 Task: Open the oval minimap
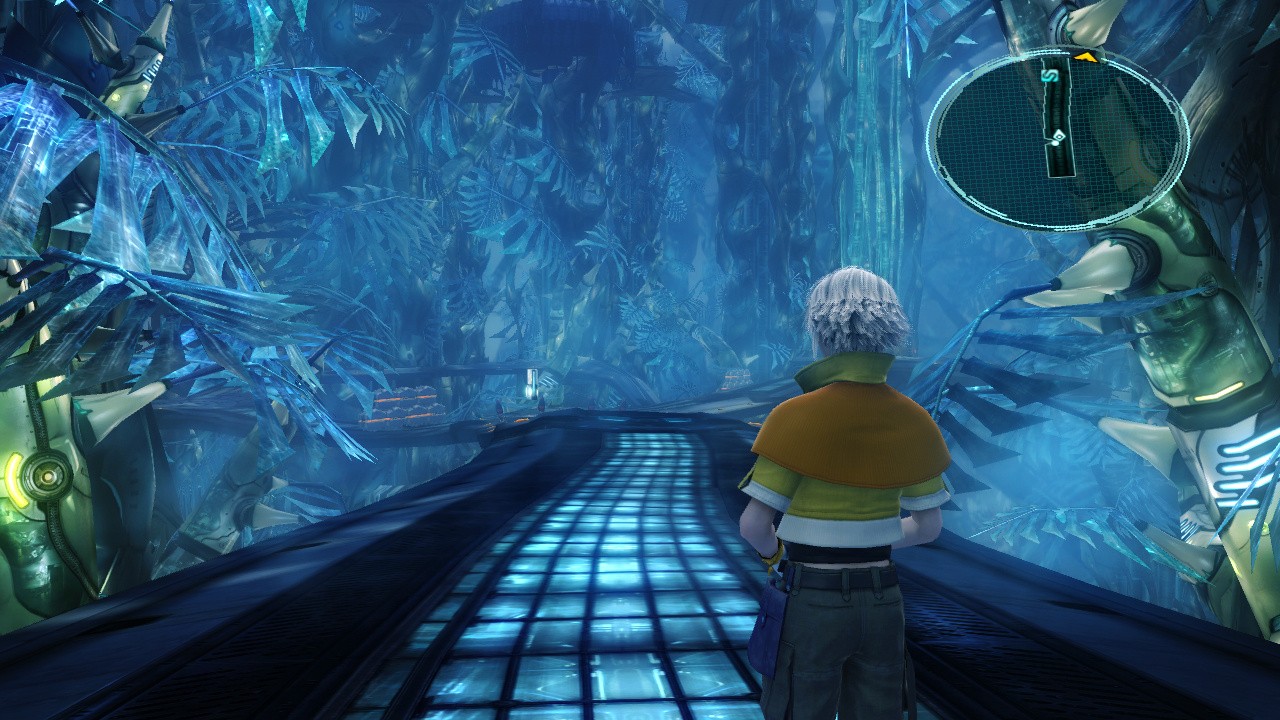[1057, 137]
